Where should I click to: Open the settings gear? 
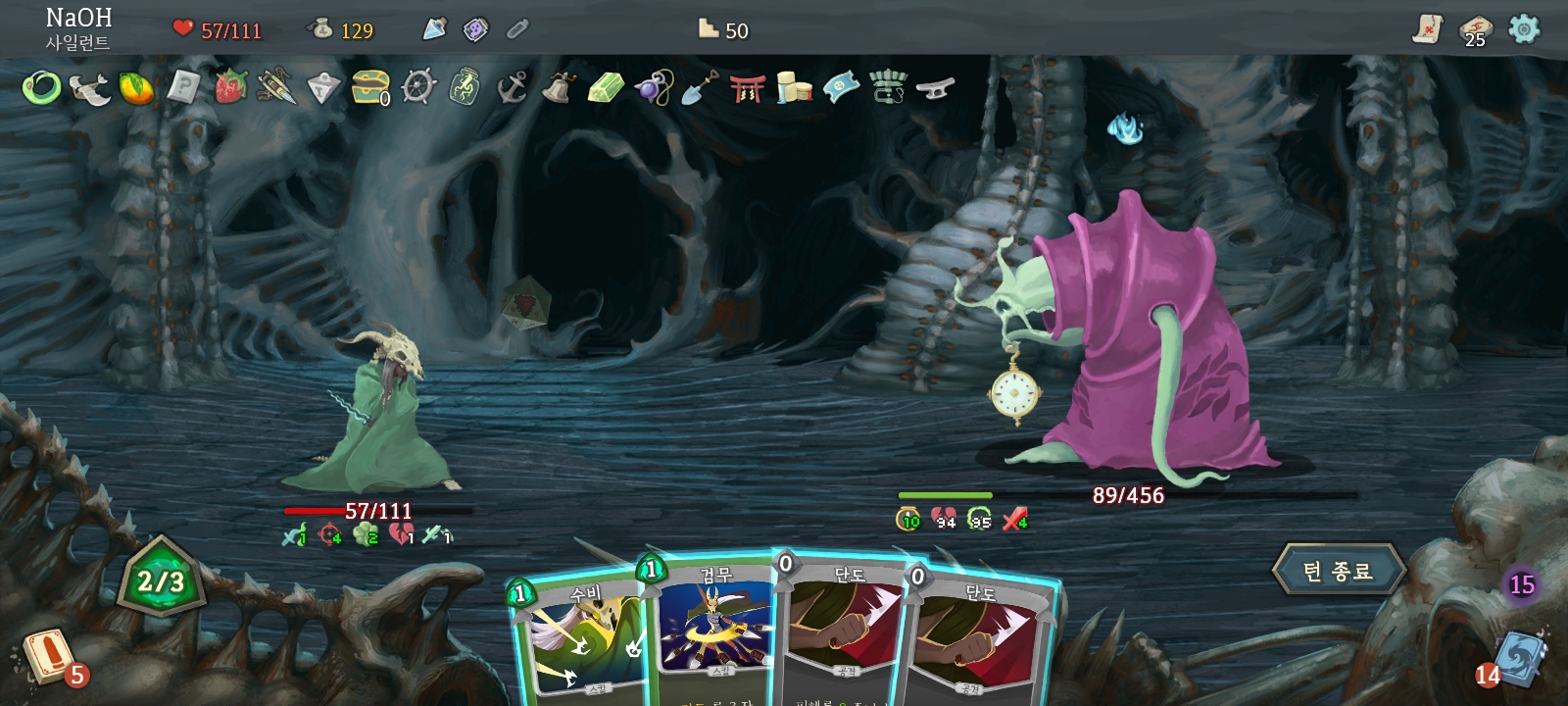tap(1524, 29)
